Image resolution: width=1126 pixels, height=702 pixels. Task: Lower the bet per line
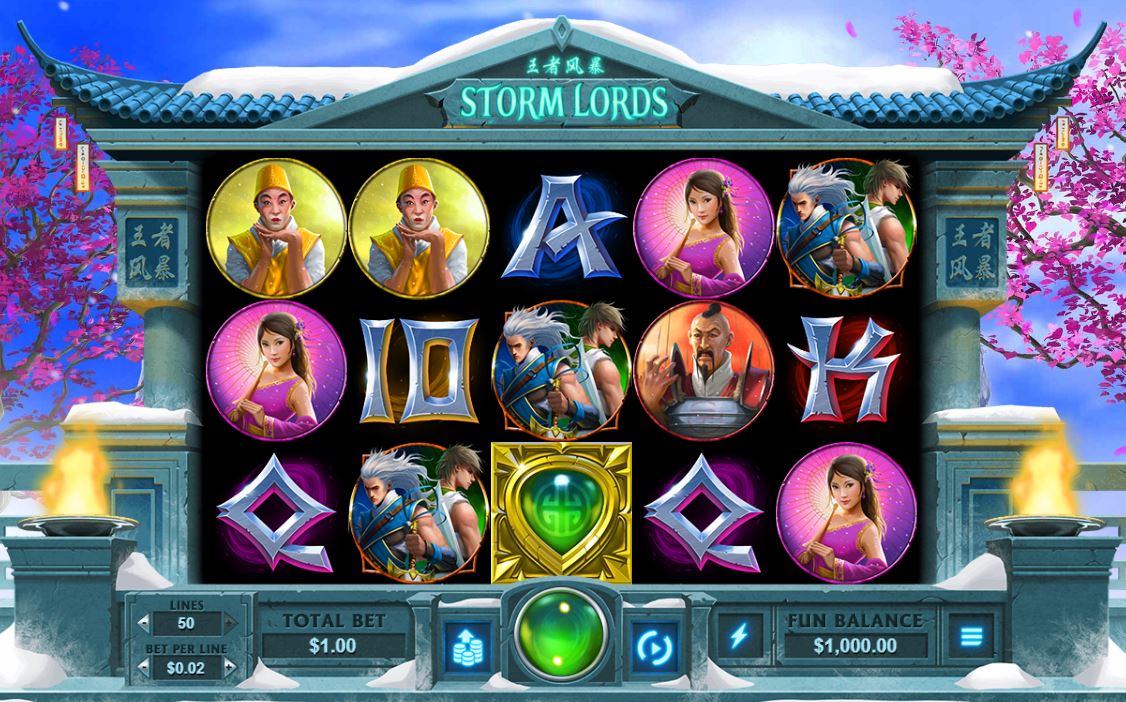coord(145,667)
